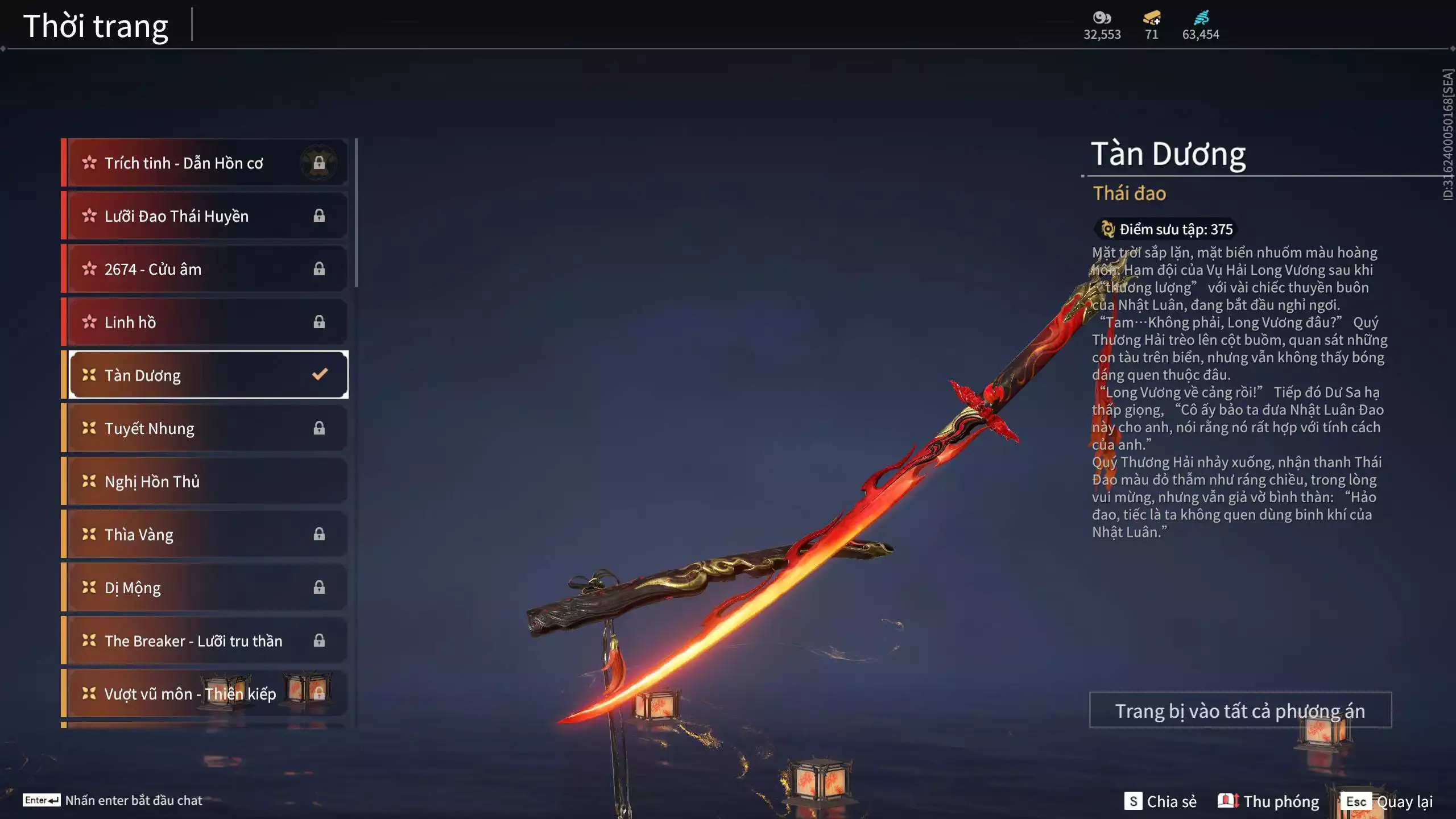Image resolution: width=1456 pixels, height=819 pixels.
Task: Click Trang bị vào tất cả phương án
Action: (1240, 710)
